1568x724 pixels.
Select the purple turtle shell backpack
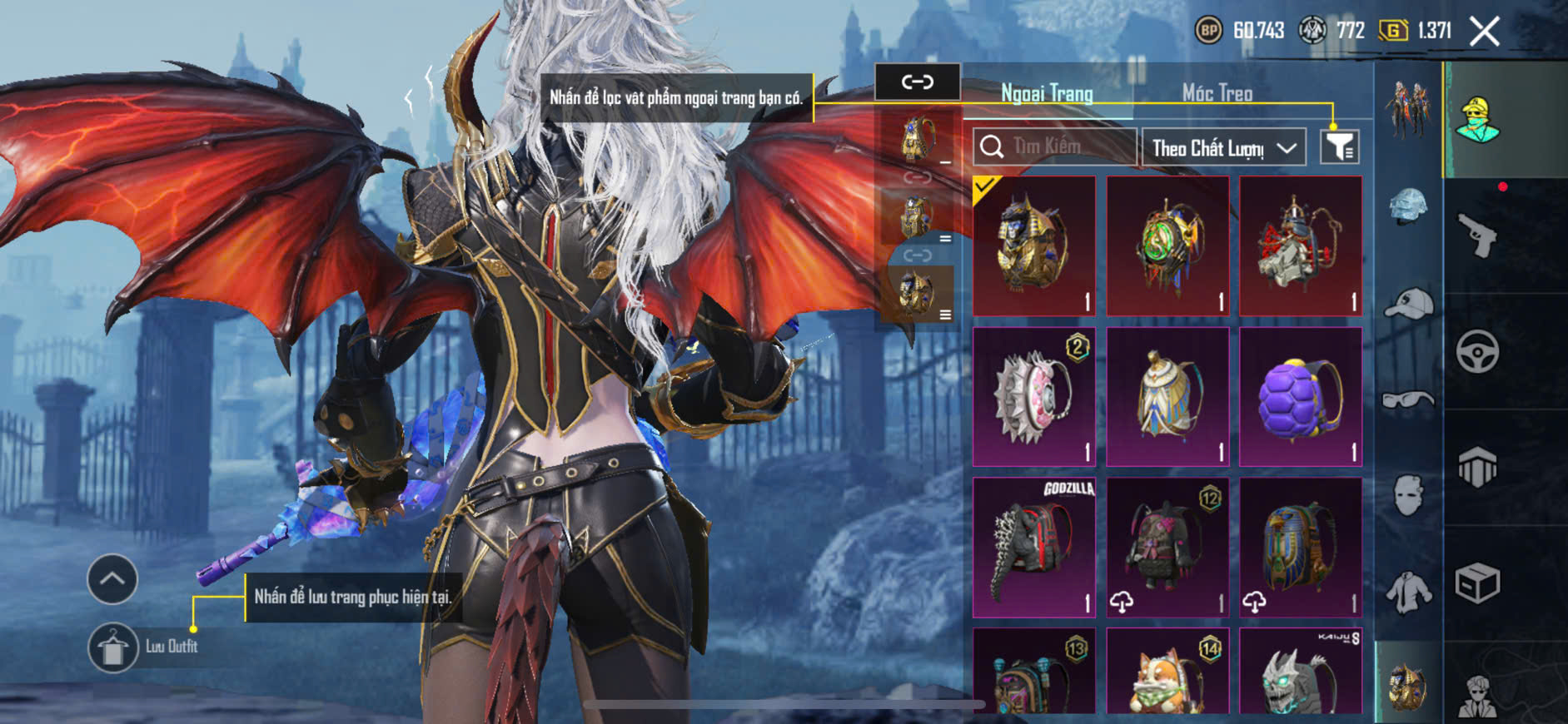[1300, 397]
